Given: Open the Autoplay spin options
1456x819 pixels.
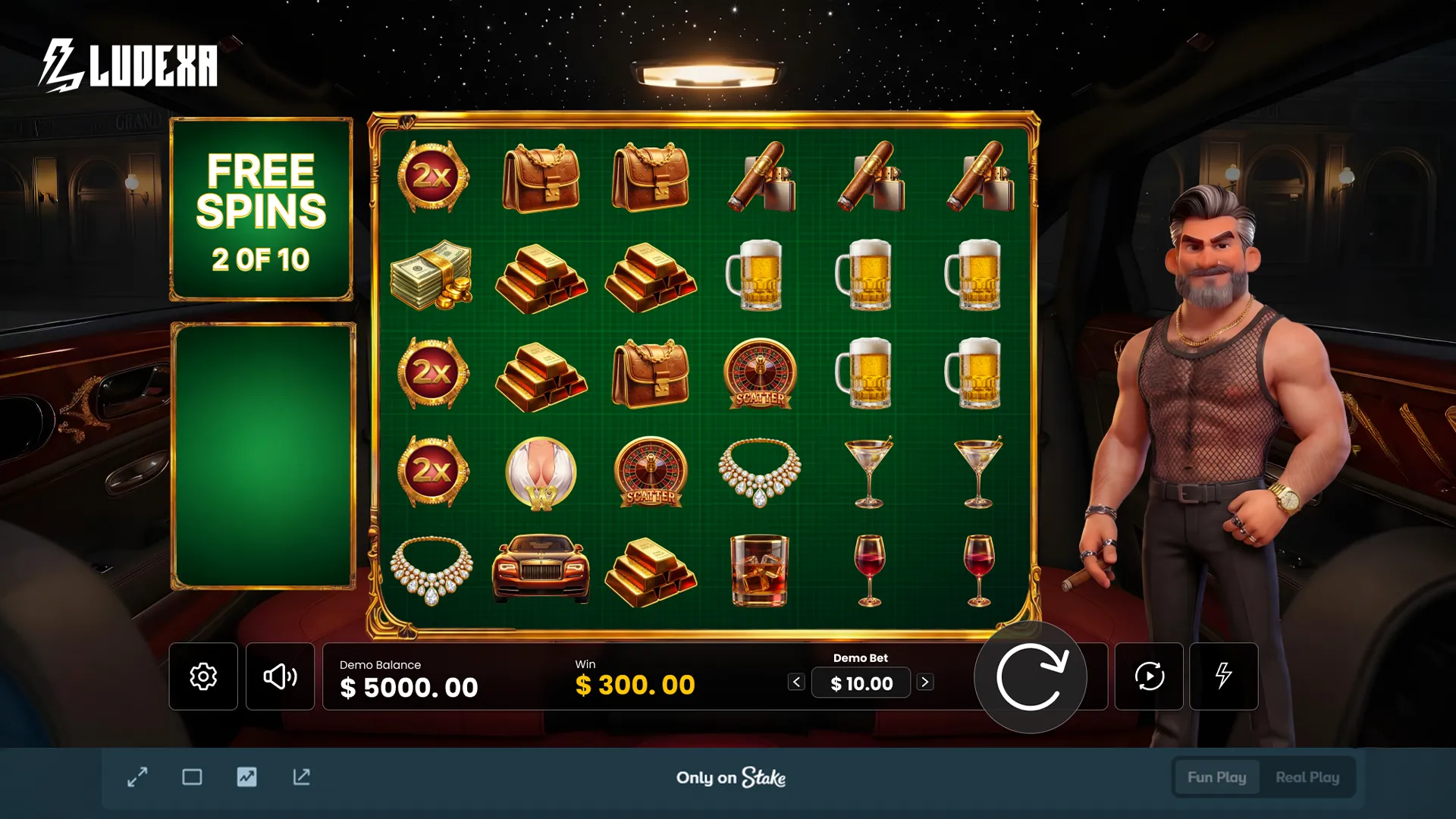Looking at the screenshot, I should tap(1148, 676).
